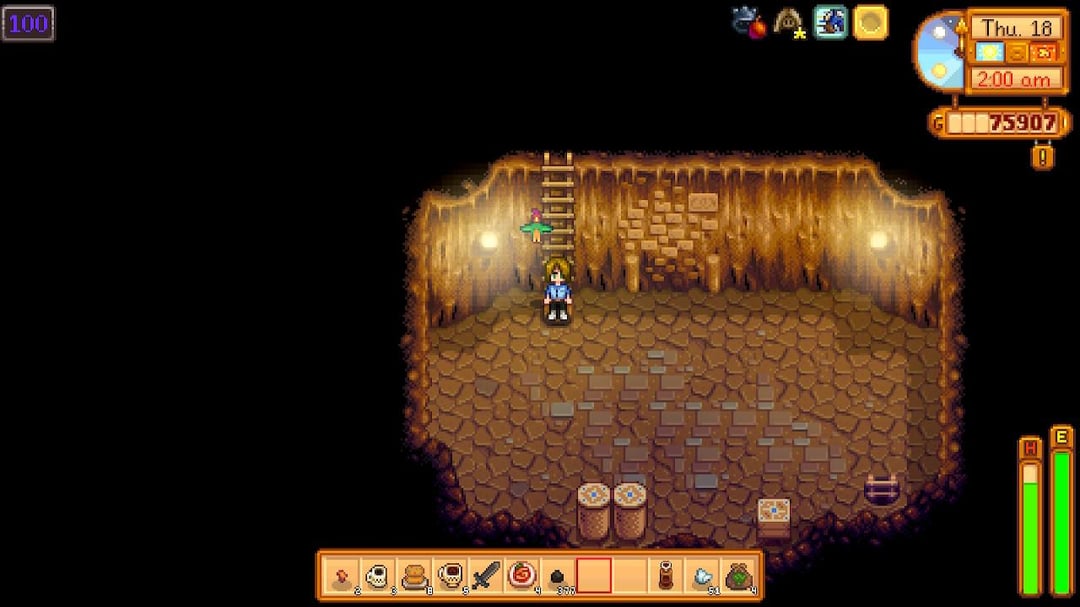Viewport: 1080px width, 607px height.
Task: Click the sunny weather icon
Action: (987, 52)
